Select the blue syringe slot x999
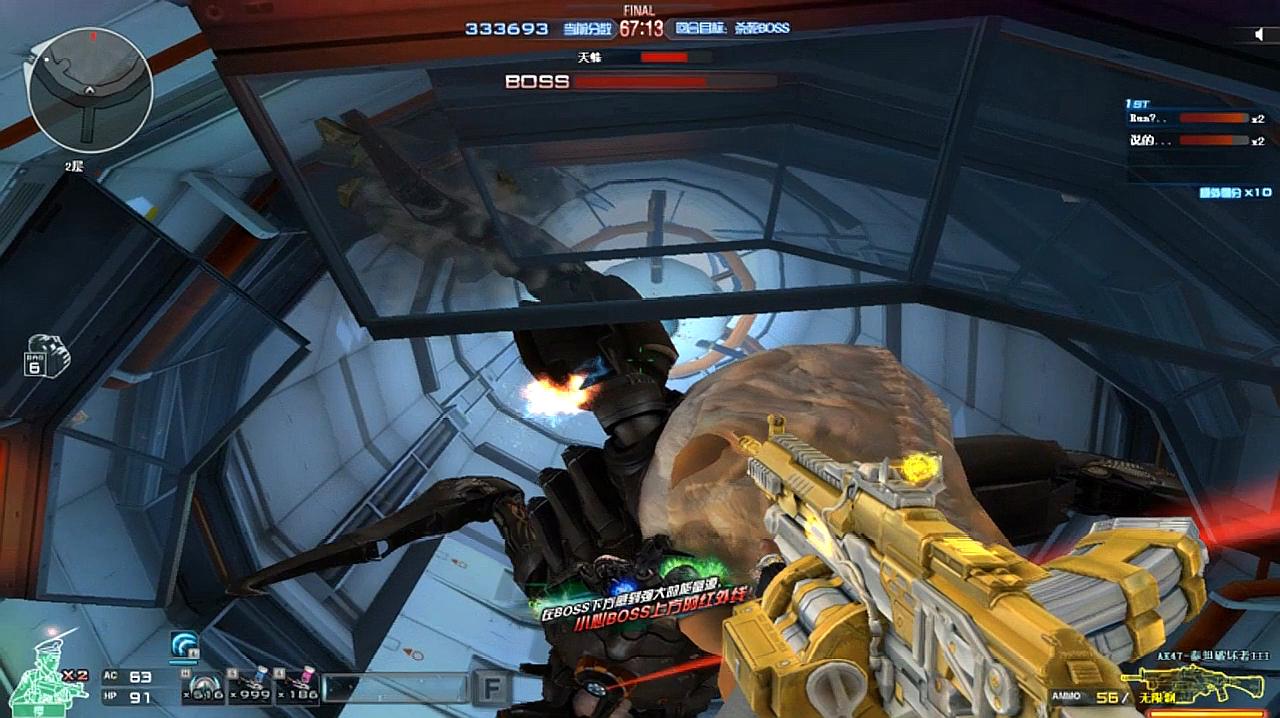 (251, 686)
